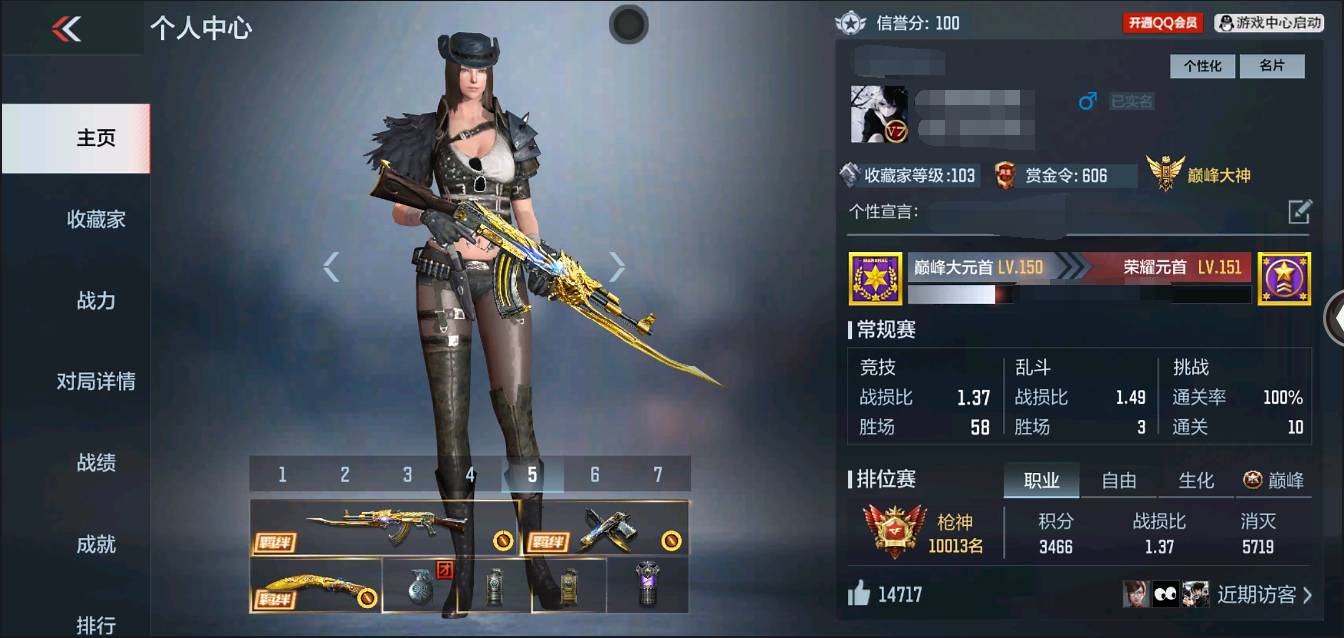The width and height of the screenshot is (1344, 638).
Task: Select the 战力 combat power menu
Action: pyautogui.click(x=96, y=300)
